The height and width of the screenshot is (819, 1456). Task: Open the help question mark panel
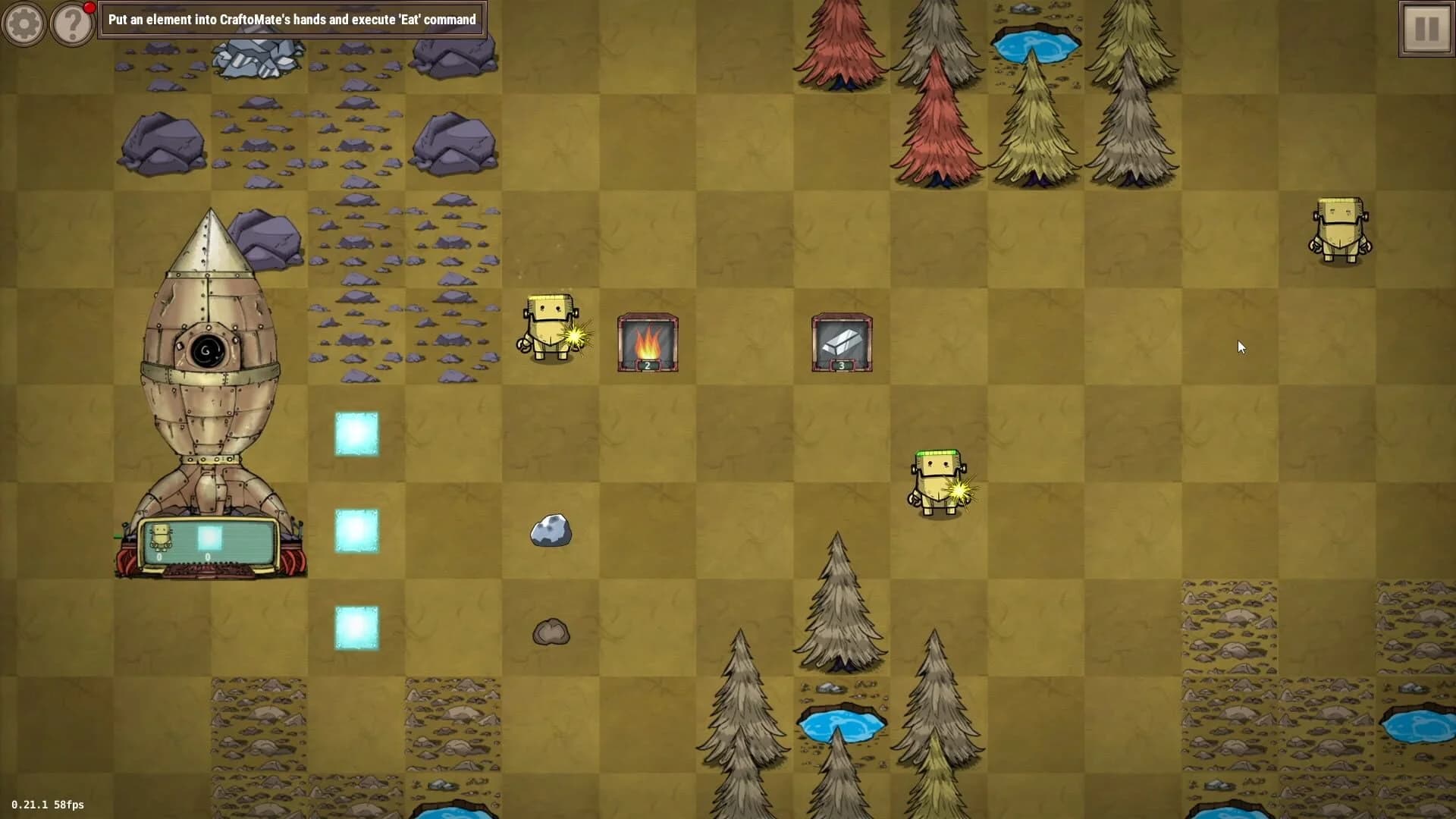72,24
